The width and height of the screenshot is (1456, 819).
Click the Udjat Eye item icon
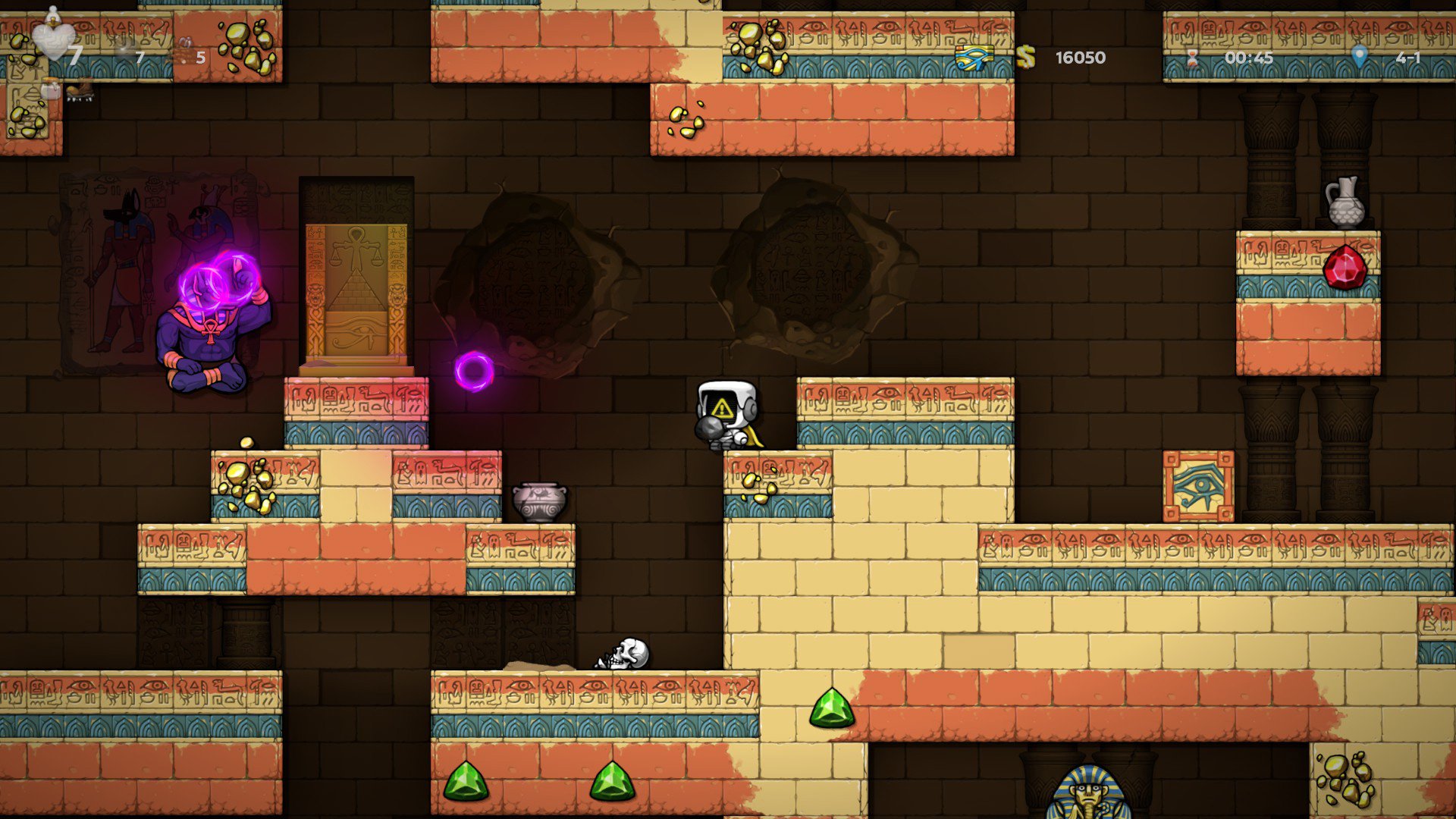pyautogui.click(x=974, y=58)
